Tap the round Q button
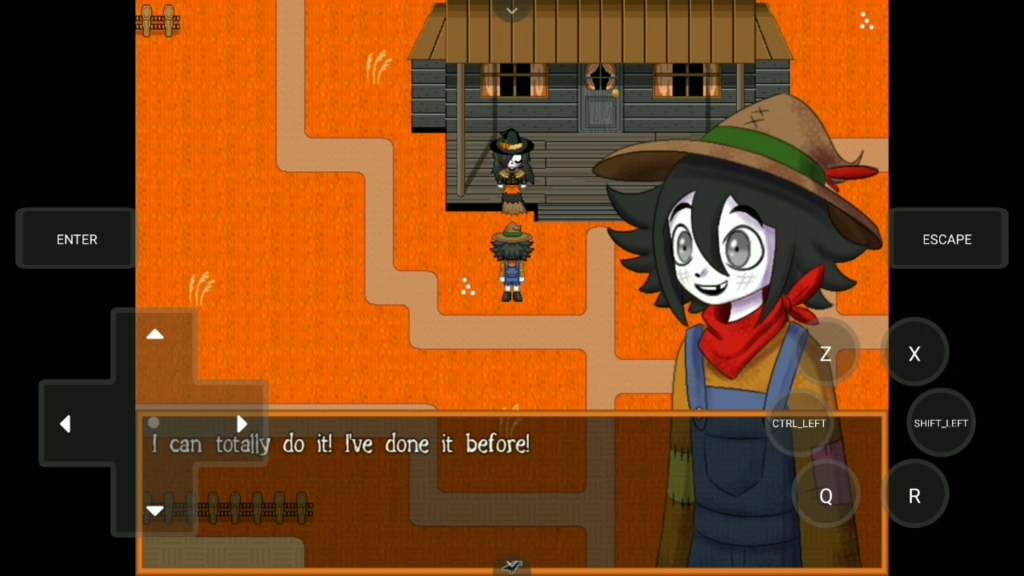The width and height of the screenshot is (1024, 576). pyautogui.click(x=826, y=496)
